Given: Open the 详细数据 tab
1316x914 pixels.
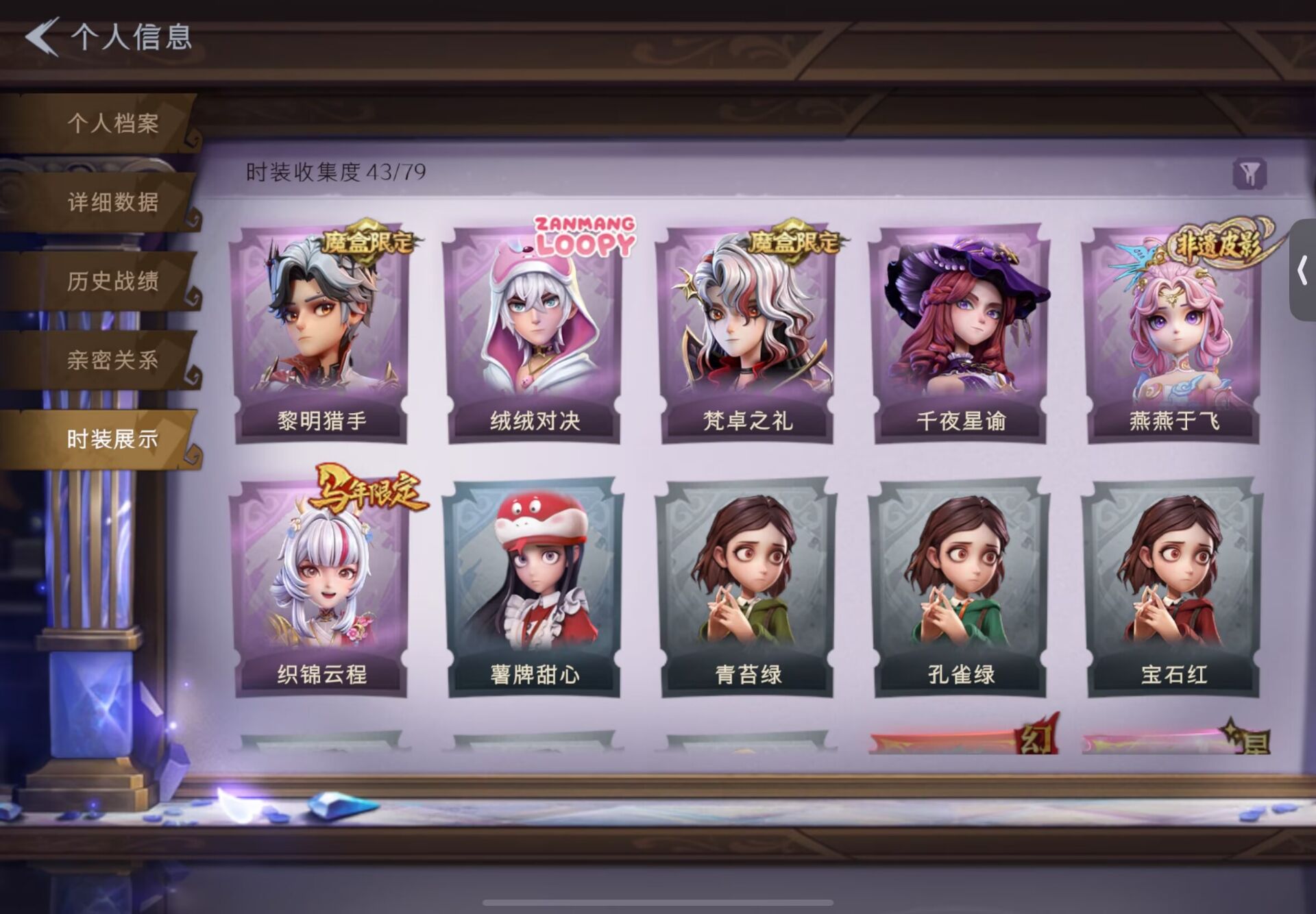Looking at the screenshot, I should click(112, 202).
